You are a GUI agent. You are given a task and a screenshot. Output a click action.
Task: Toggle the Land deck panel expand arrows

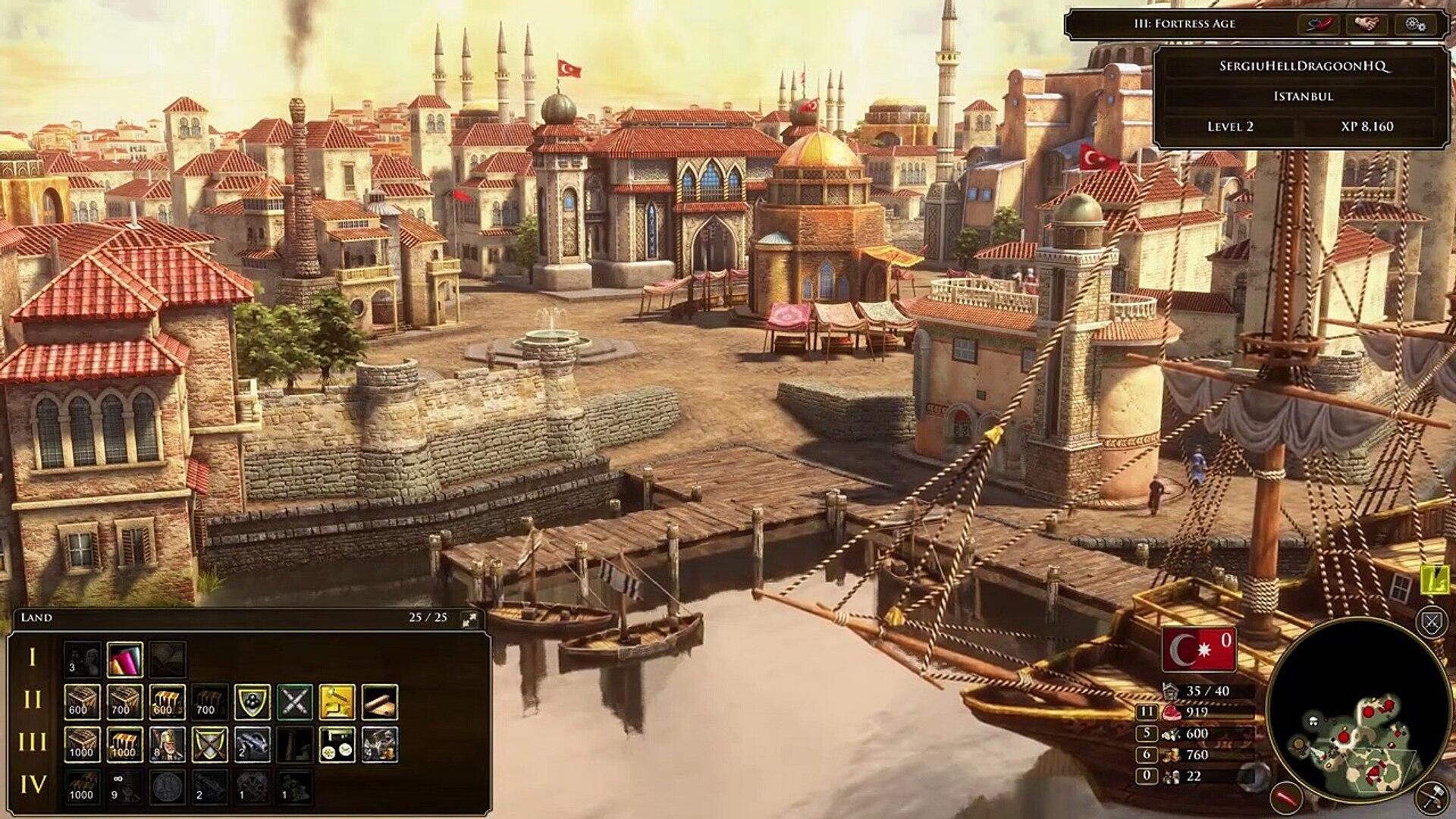pos(469,619)
